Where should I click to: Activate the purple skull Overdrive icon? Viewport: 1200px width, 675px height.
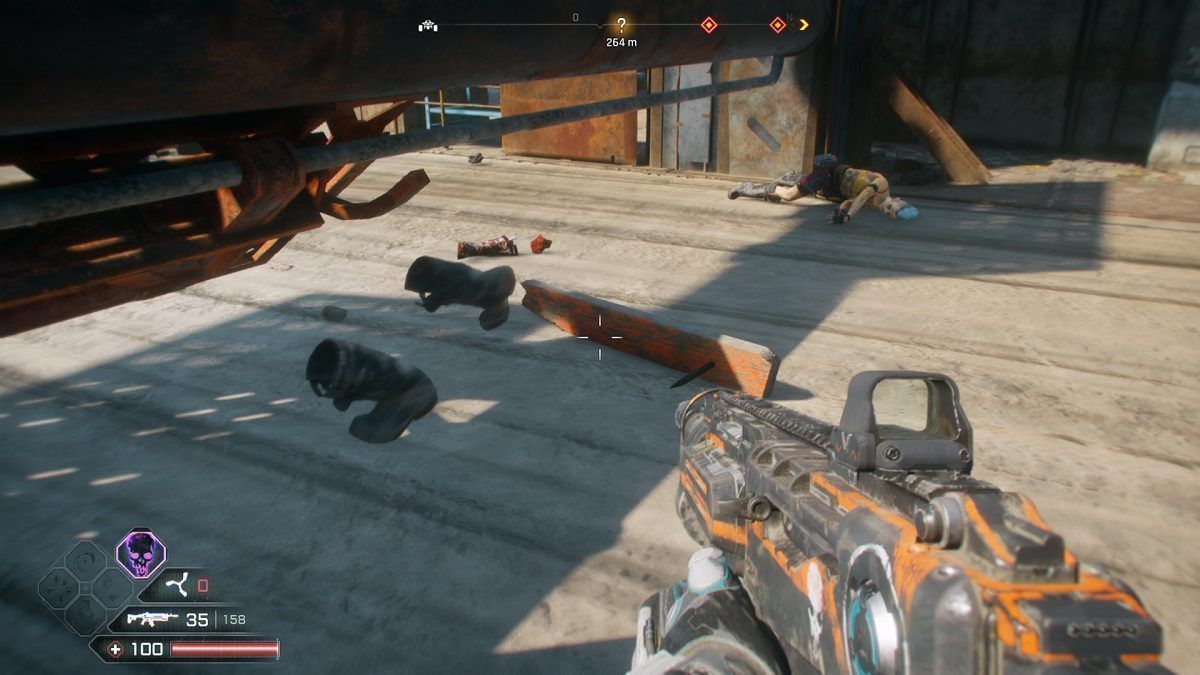pos(141,552)
